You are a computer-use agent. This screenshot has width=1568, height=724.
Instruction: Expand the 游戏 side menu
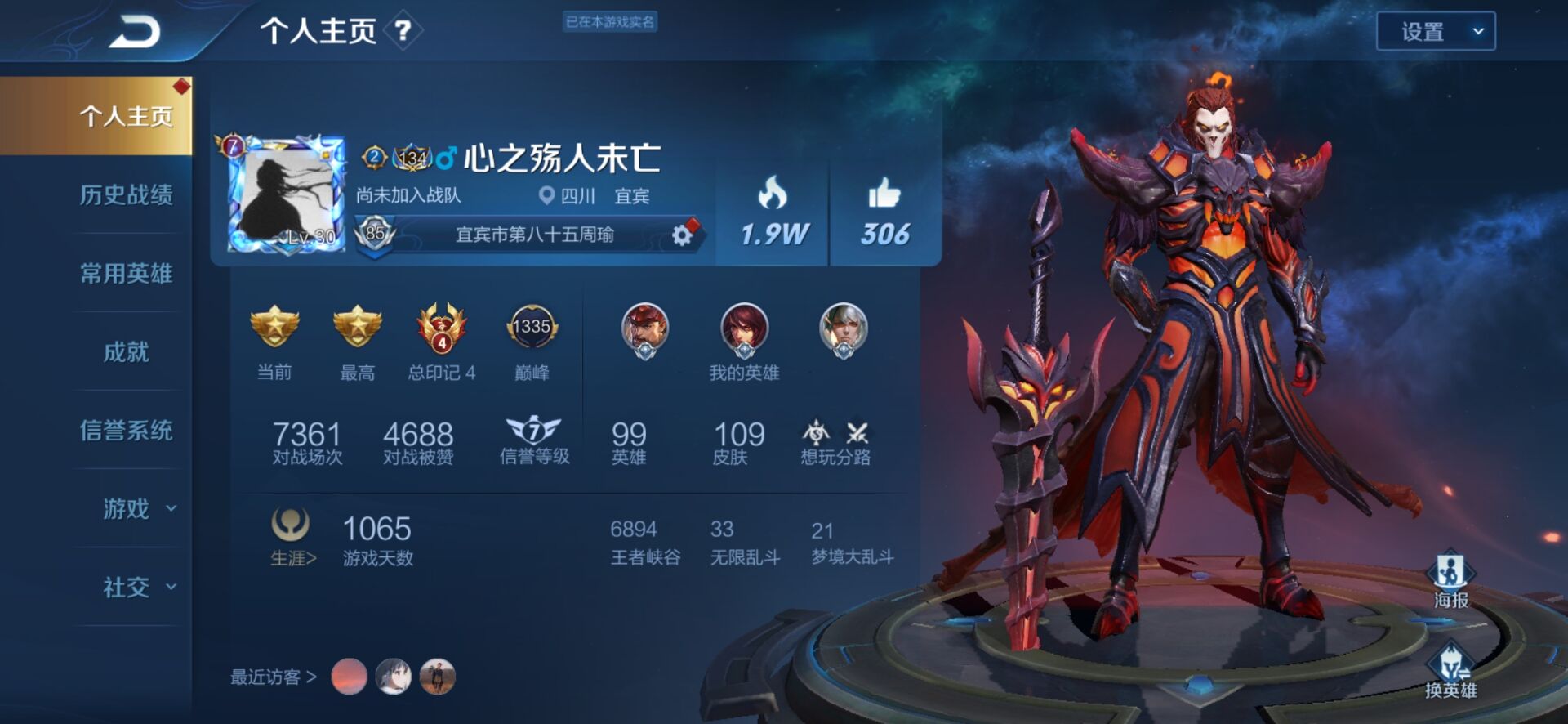click(x=137, y=508)
